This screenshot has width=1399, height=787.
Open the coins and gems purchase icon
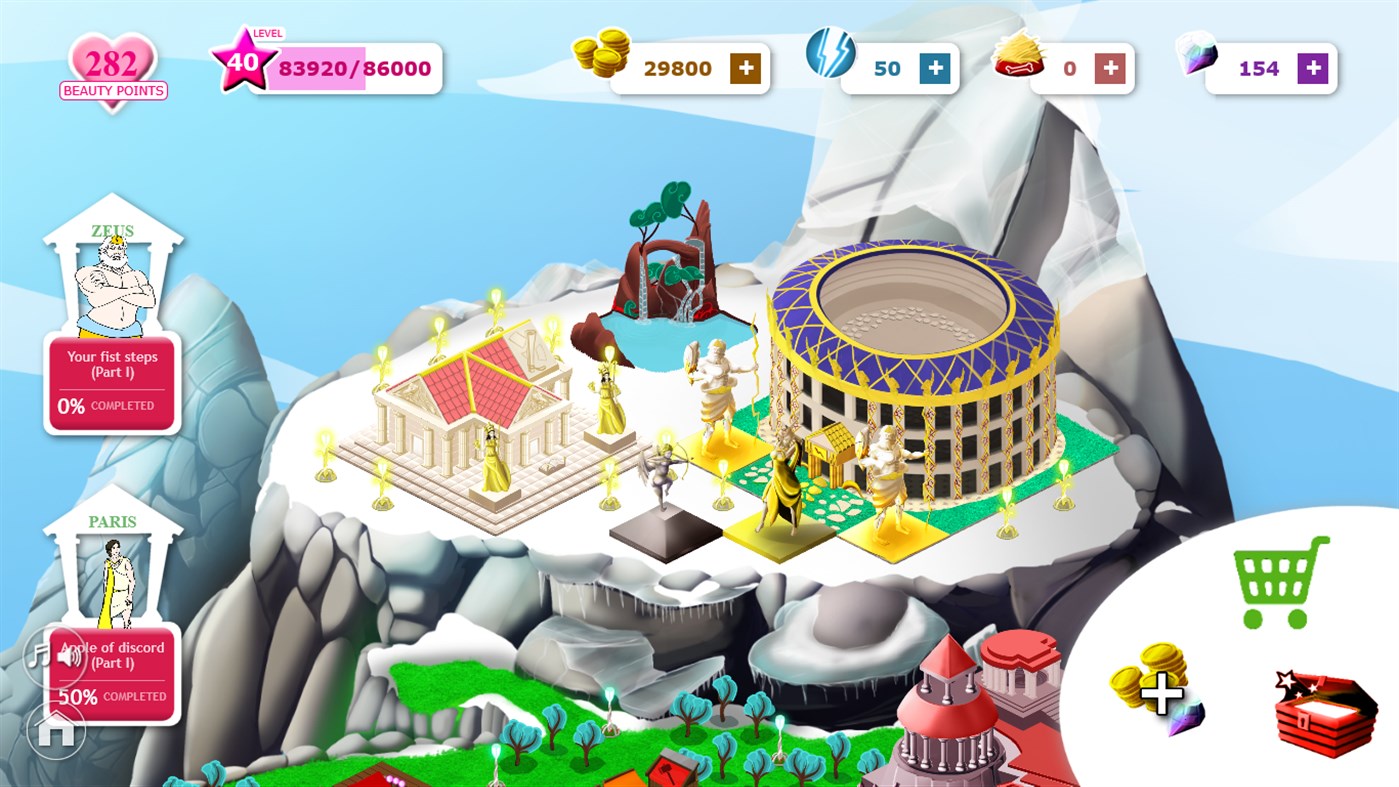[x=1158, y=690]
